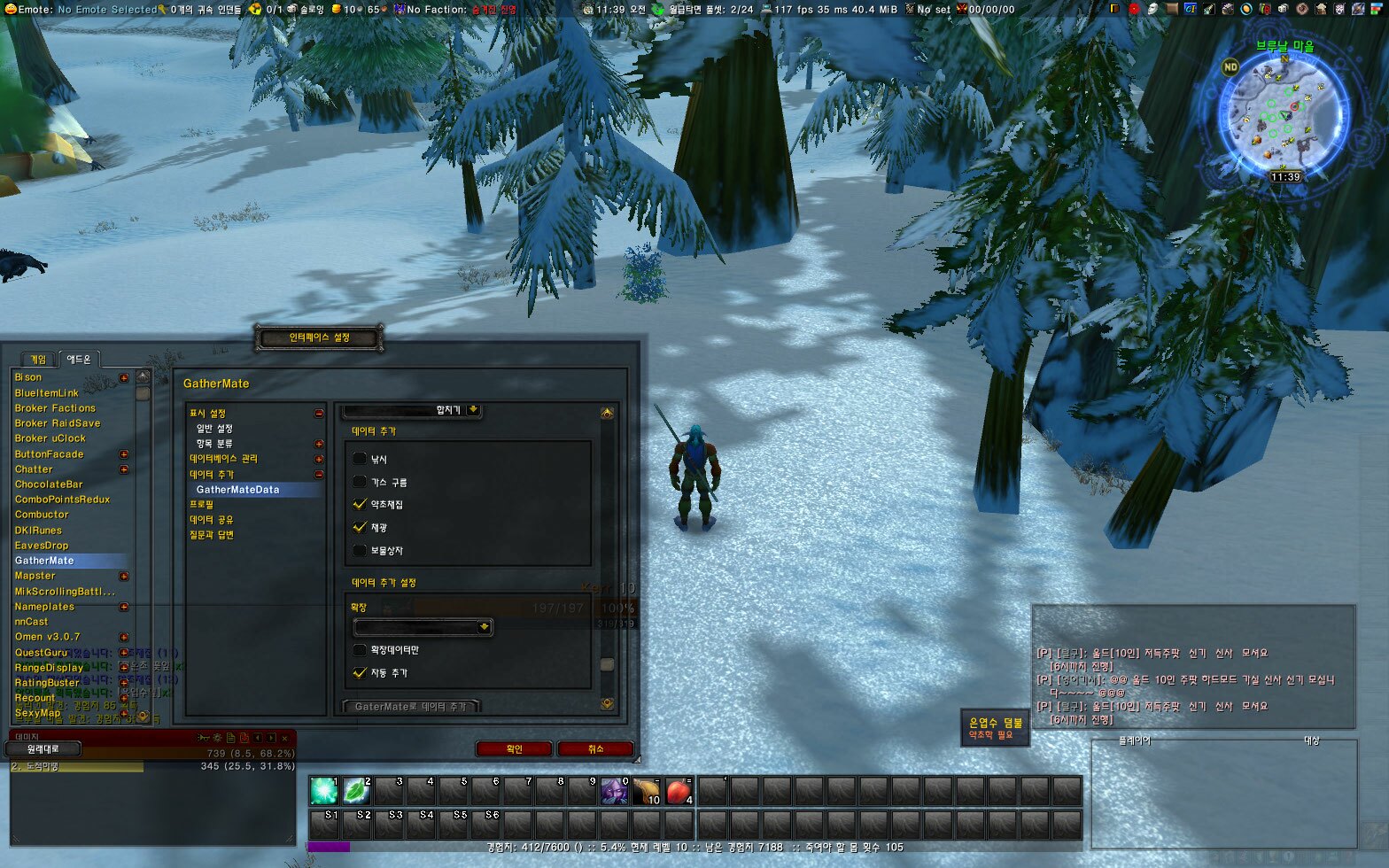Tick the 보물상자 checkbox
This screenshot has height=868, width=1389.
tap(360, 550)
